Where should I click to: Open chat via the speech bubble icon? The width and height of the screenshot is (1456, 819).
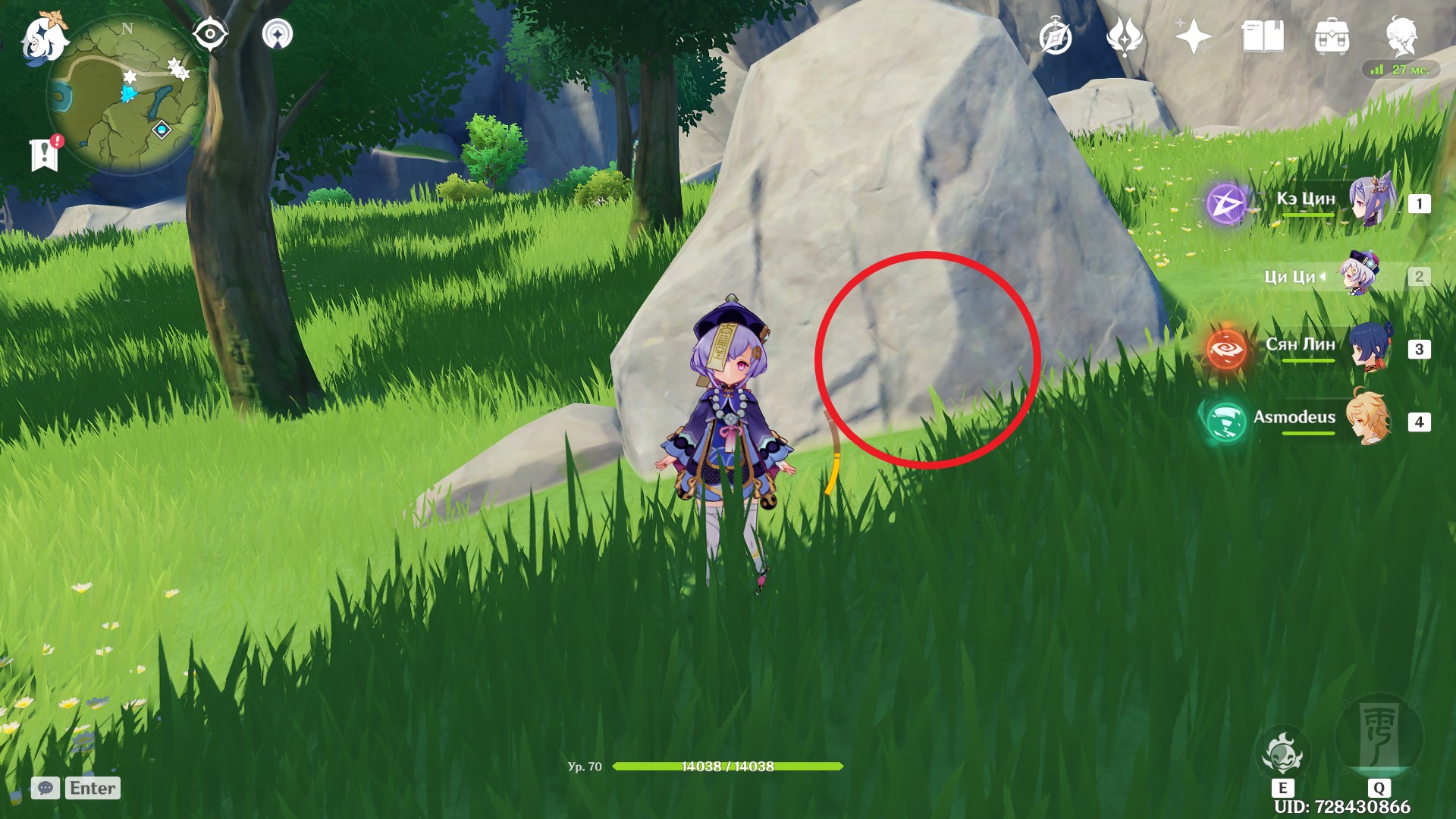[45, 789]
